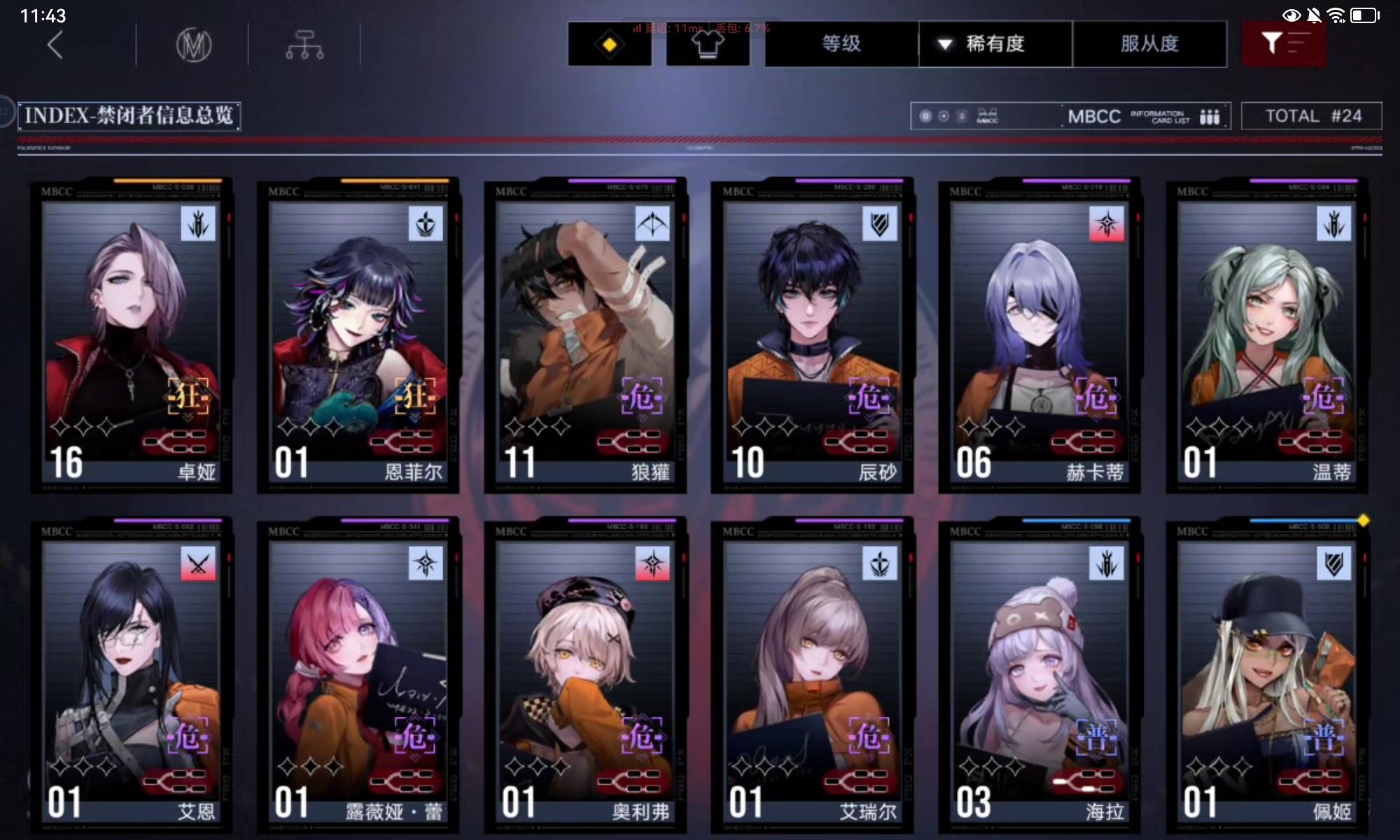Click the red progress banner under the INDEX header

(x=700, y=140)
